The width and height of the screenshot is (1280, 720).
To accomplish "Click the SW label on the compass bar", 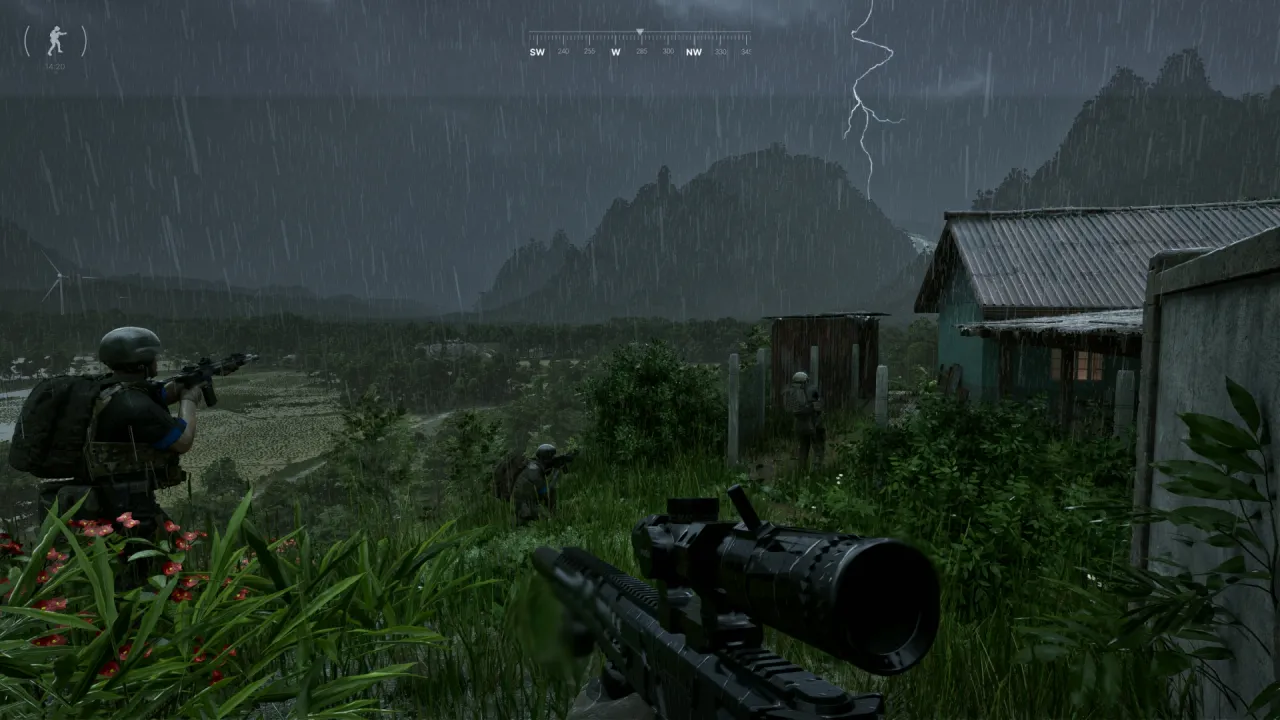I will tap(538, 52).
